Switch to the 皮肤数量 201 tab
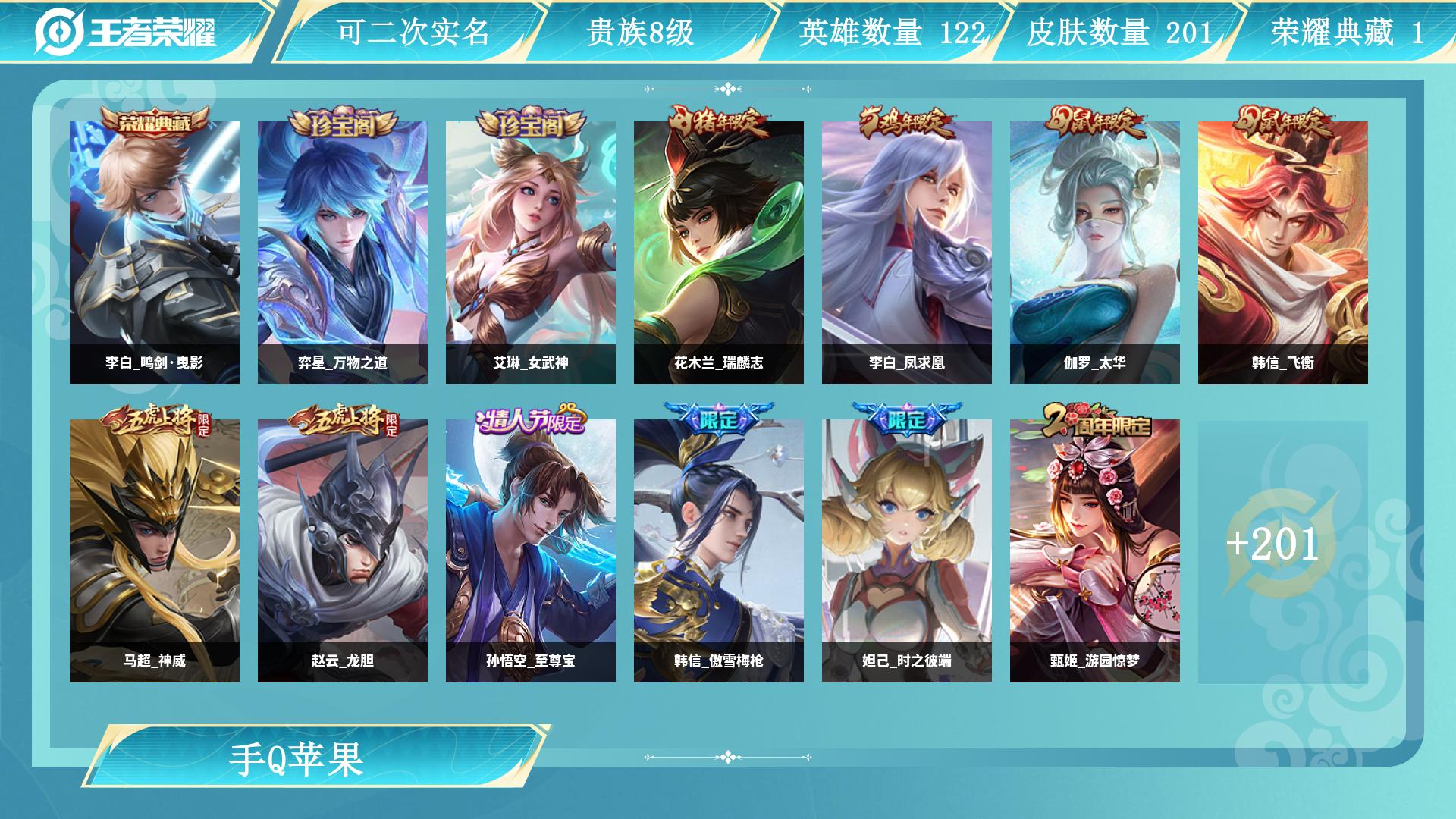The image size is (1456, 819). 1119,32
